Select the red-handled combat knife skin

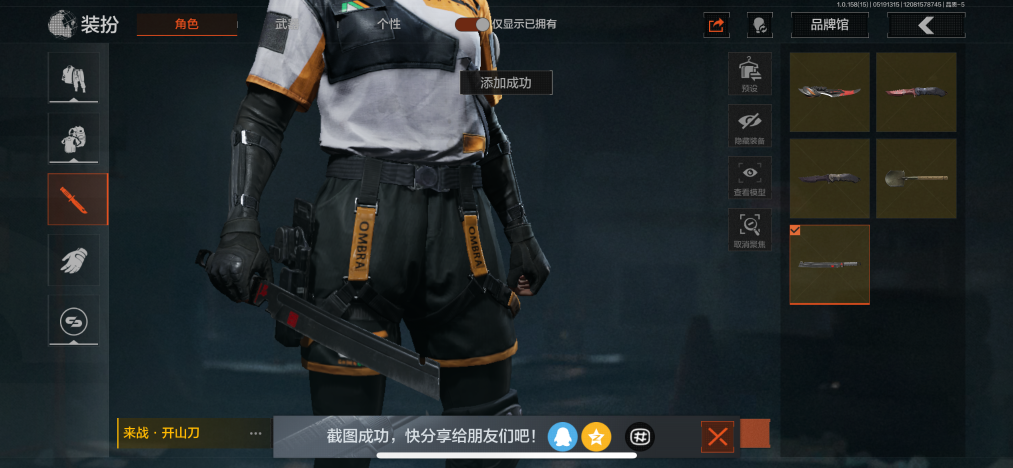click(x=915, y=92)
